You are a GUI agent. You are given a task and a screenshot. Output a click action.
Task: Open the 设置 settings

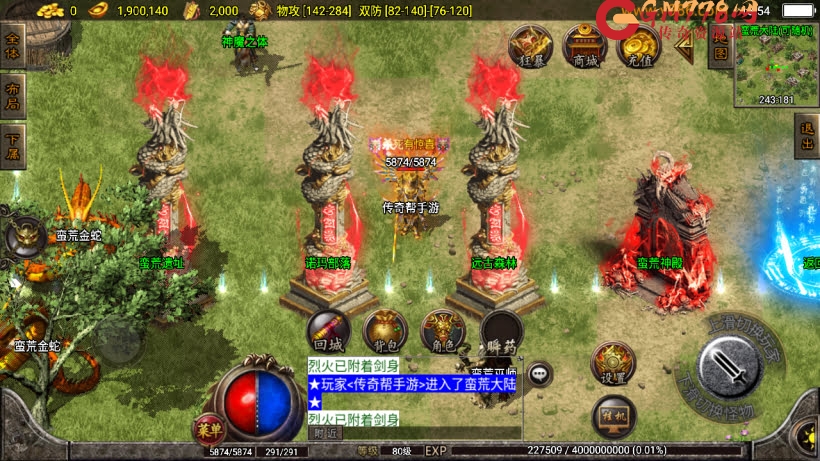(x=613, y=364)
